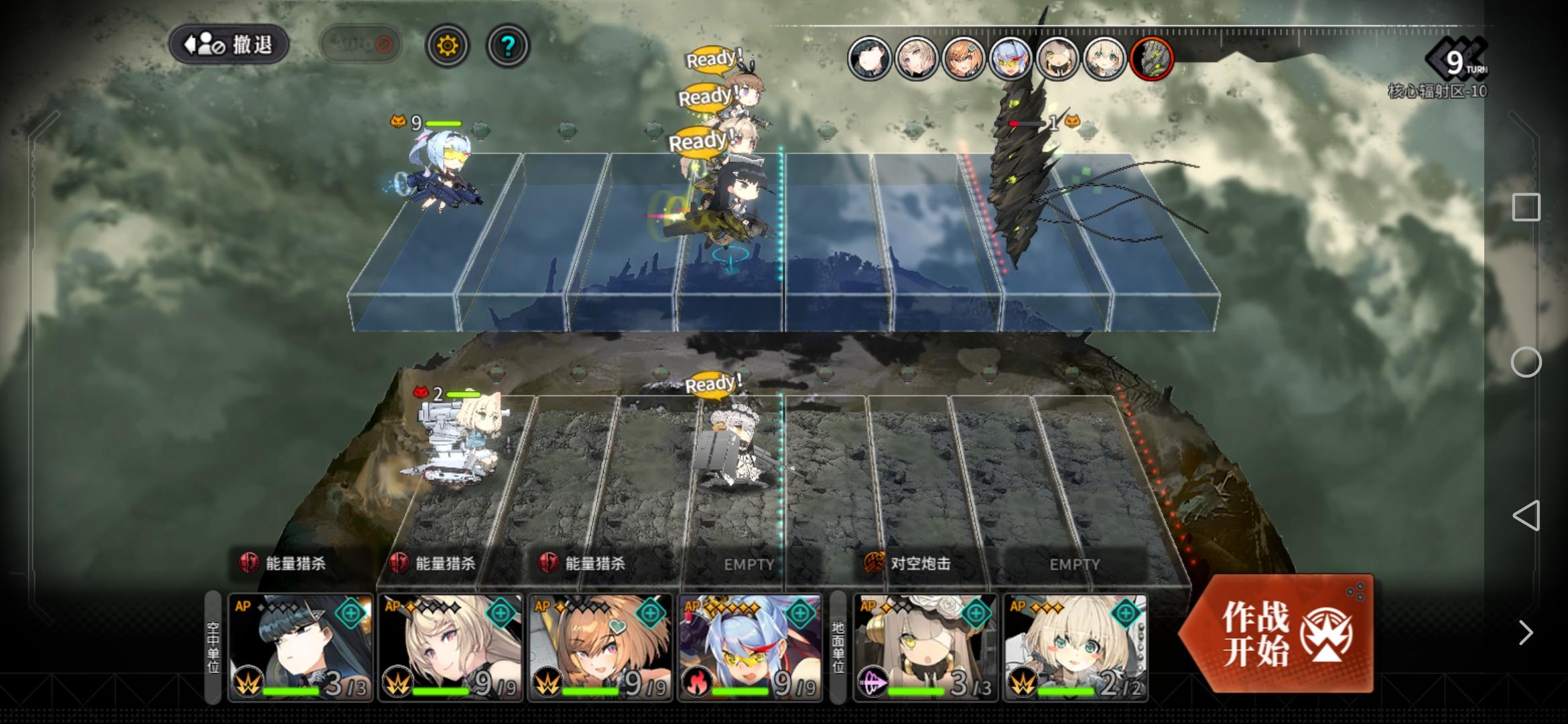Image resolution: width=1568 pixels, height=724 pixels.
Task: Toggle the disabled Auto battle control
Action: 361,43
